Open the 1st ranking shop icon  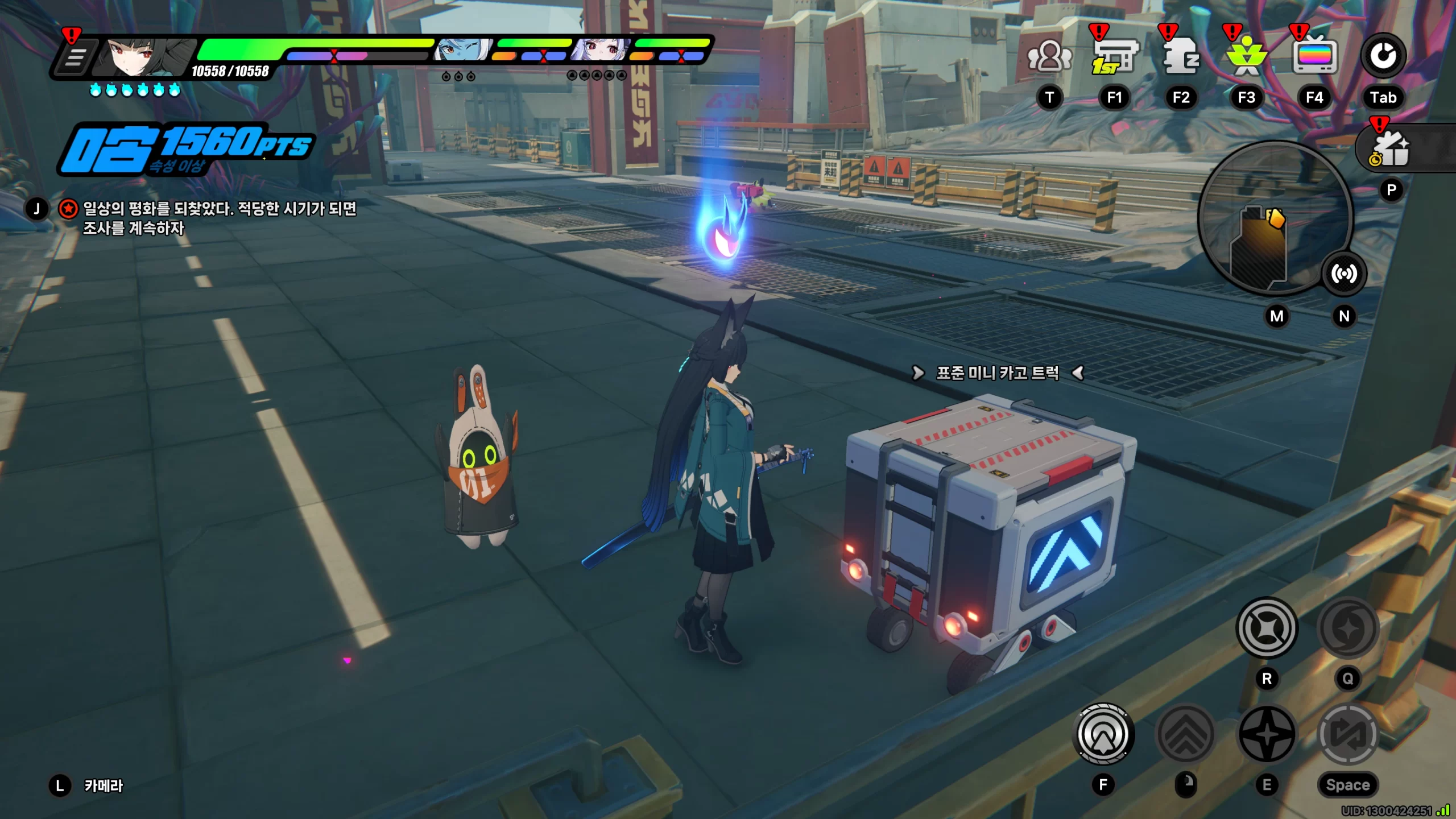[1114, 57]
